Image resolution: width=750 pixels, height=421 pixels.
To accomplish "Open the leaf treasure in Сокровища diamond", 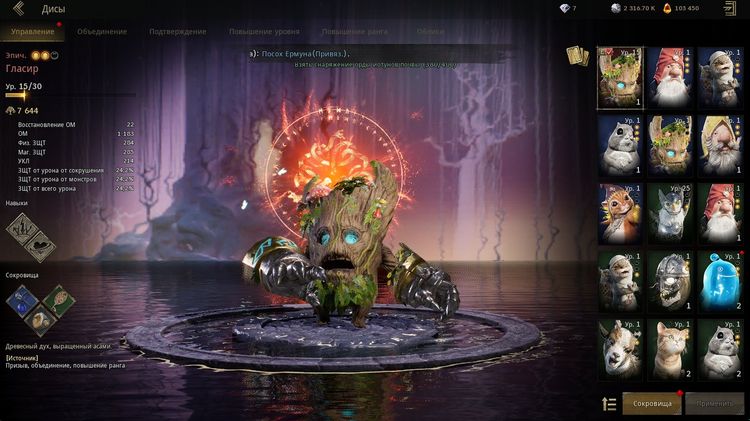I will 58,297.
